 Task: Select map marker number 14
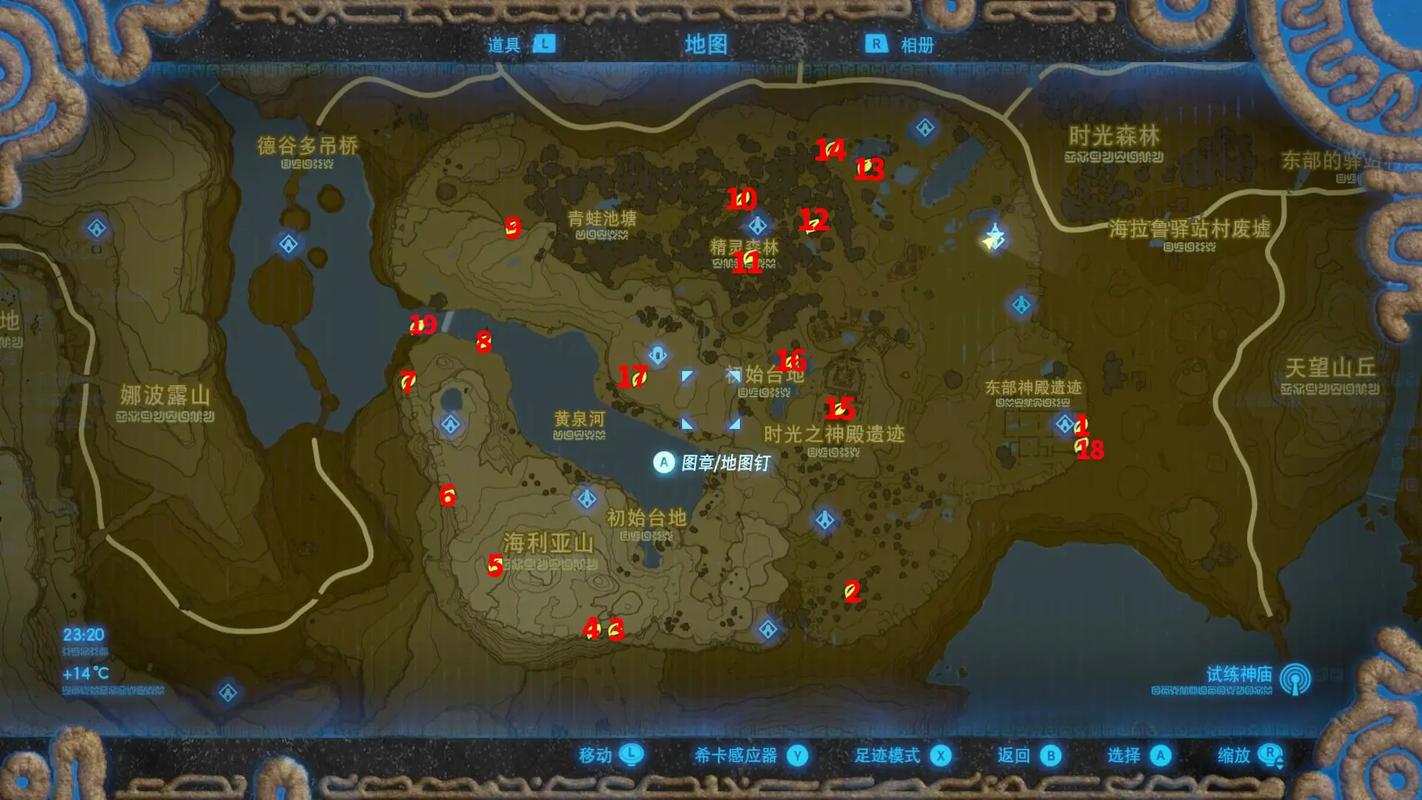click(x=830, y=150)
